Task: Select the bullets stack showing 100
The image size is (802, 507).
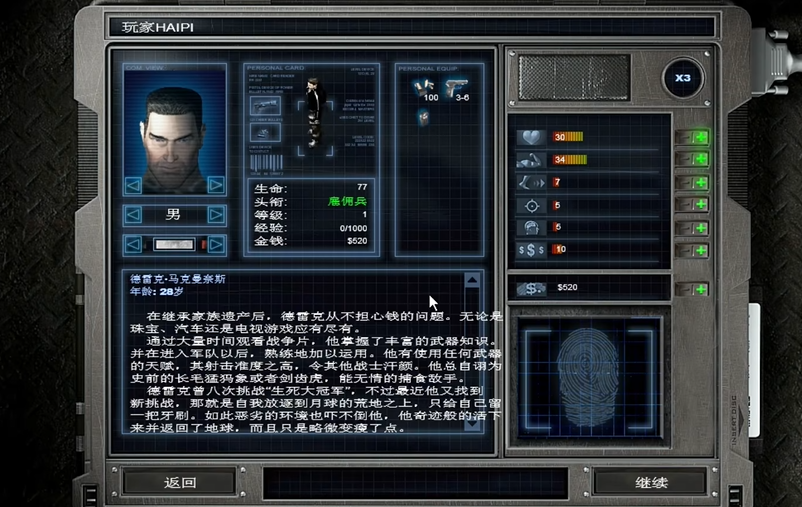Action: [x=422, y=87]
